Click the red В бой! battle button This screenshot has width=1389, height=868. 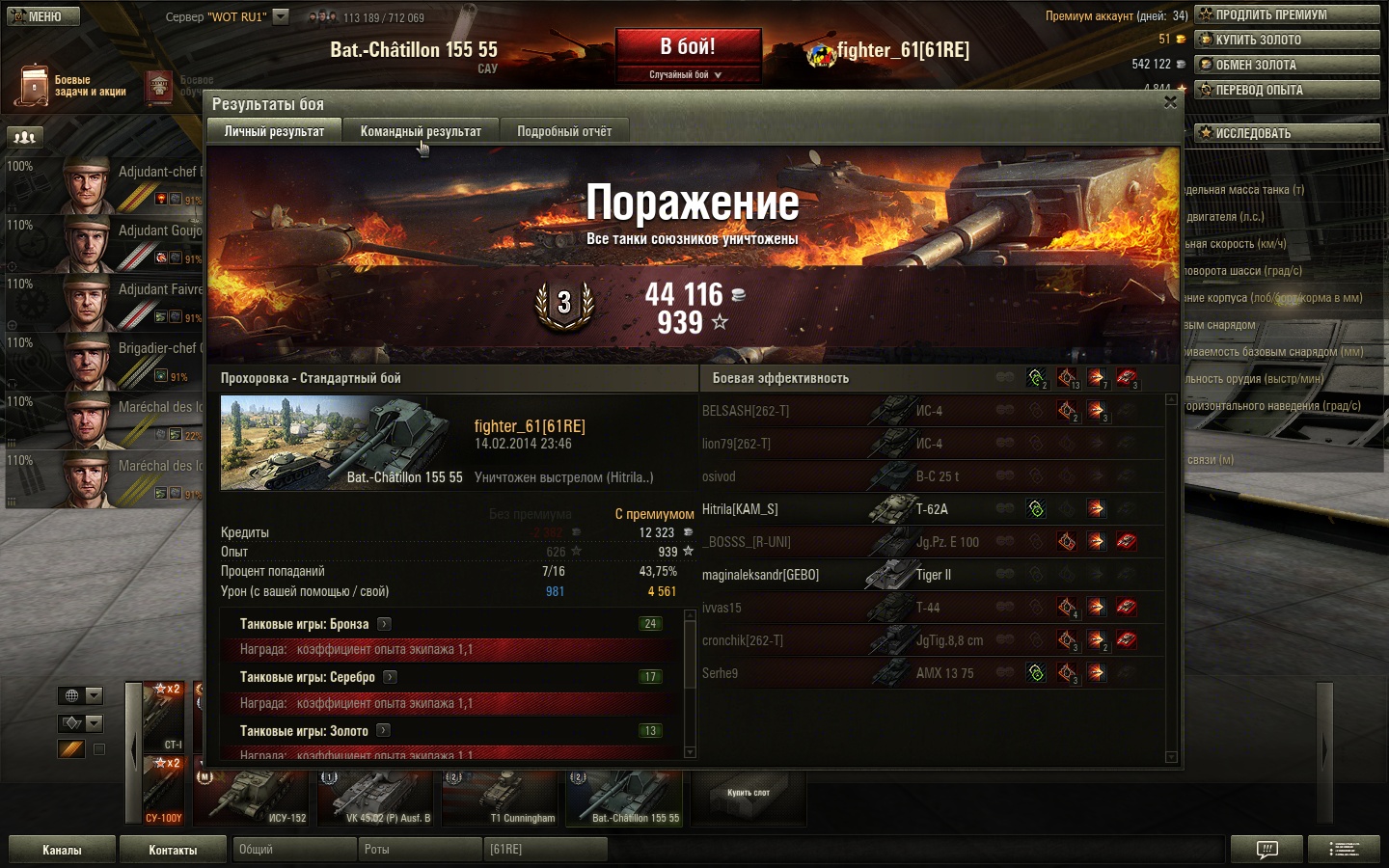point(688,47)
